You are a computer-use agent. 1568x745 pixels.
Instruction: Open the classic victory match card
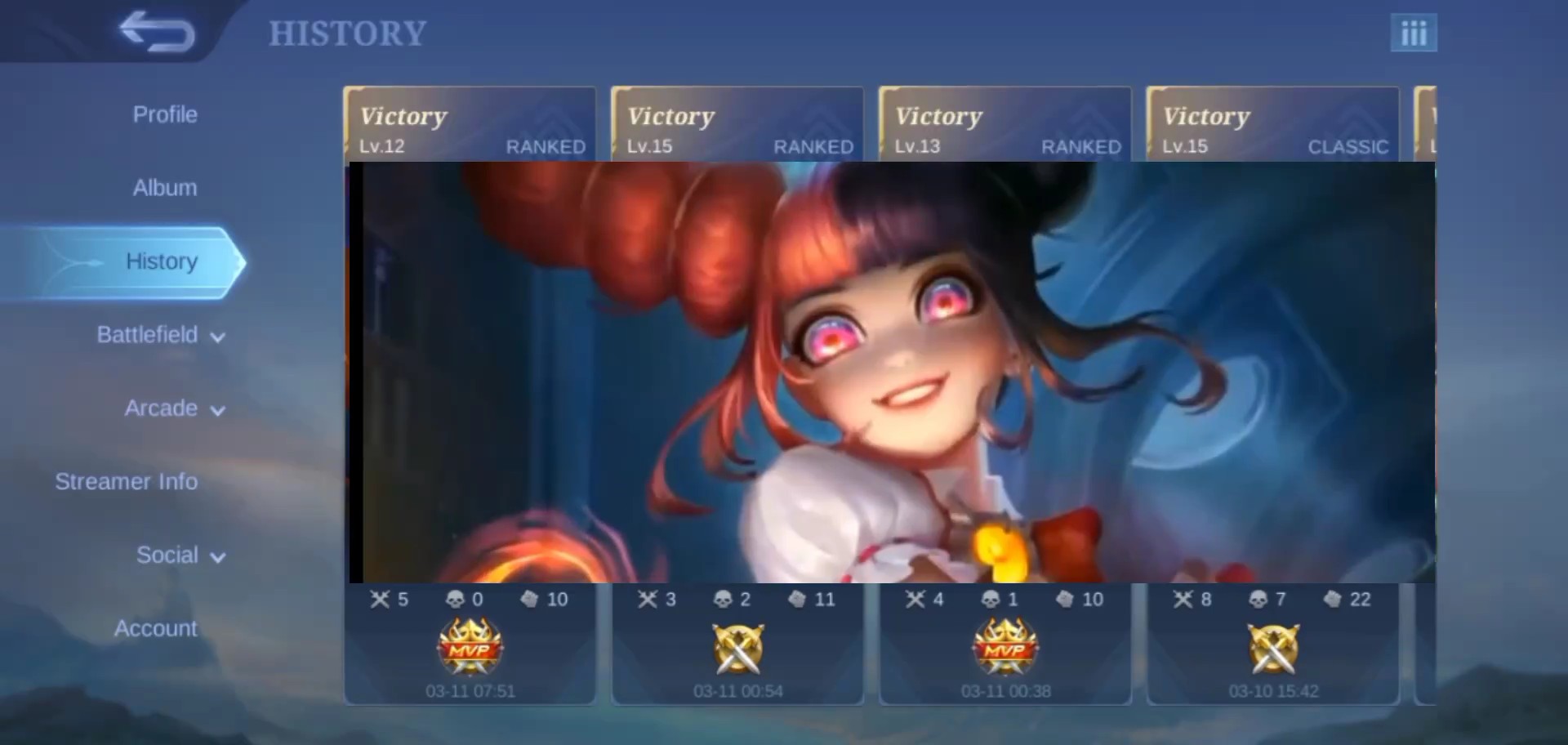pyautogui.click(x=1273, y=127)
